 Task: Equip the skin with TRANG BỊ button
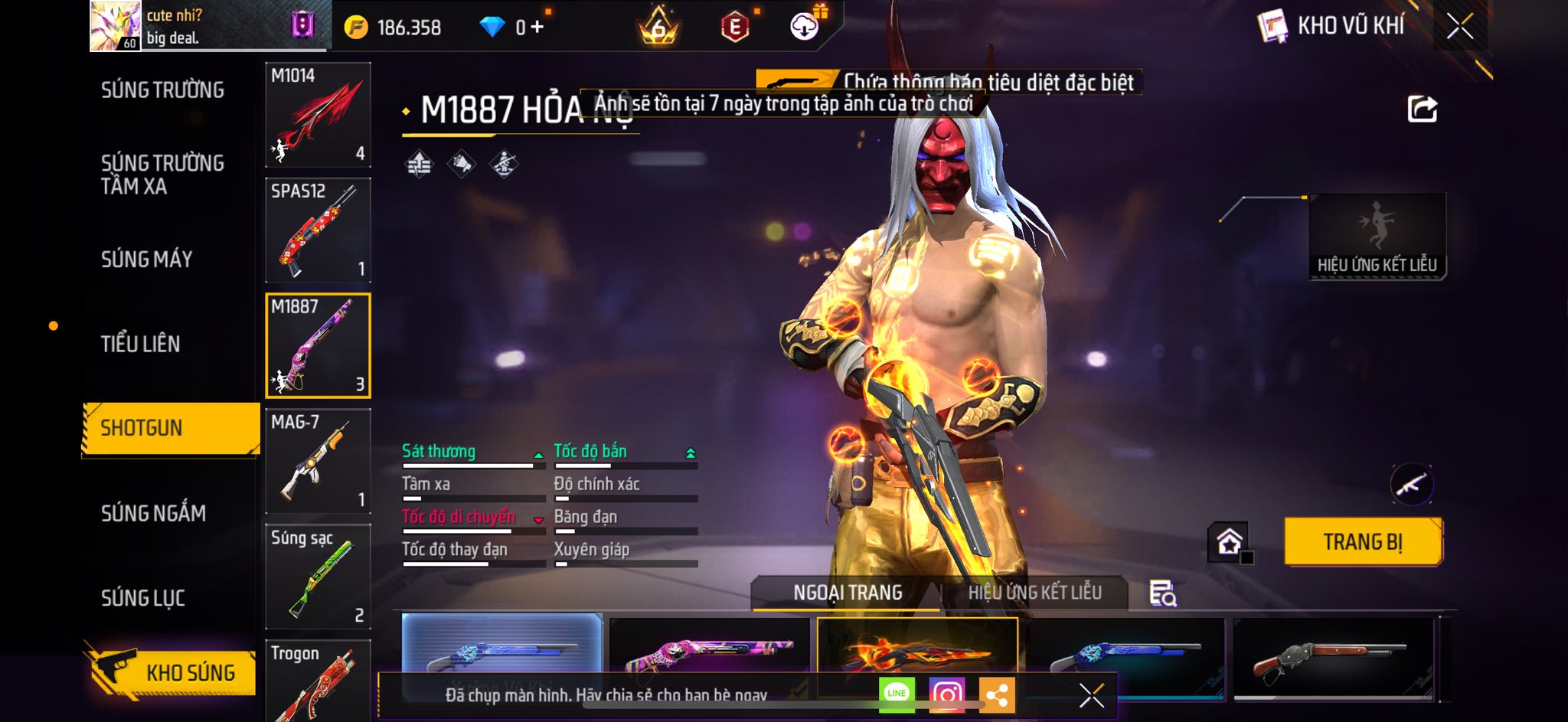(1363, 542)
